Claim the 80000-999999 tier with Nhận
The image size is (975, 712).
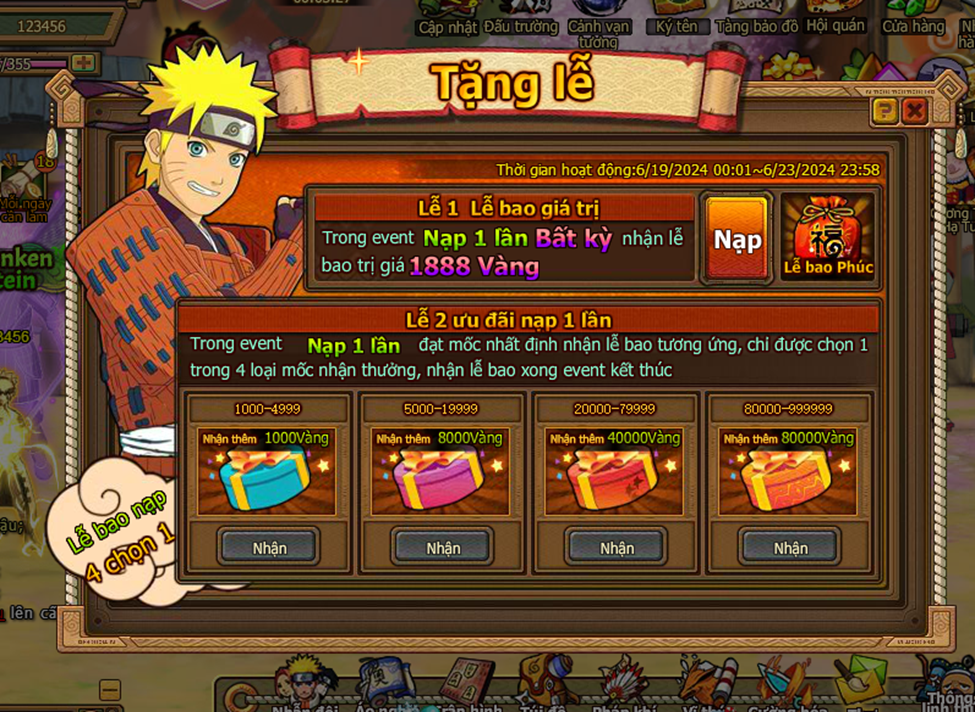tap(790, 547)
